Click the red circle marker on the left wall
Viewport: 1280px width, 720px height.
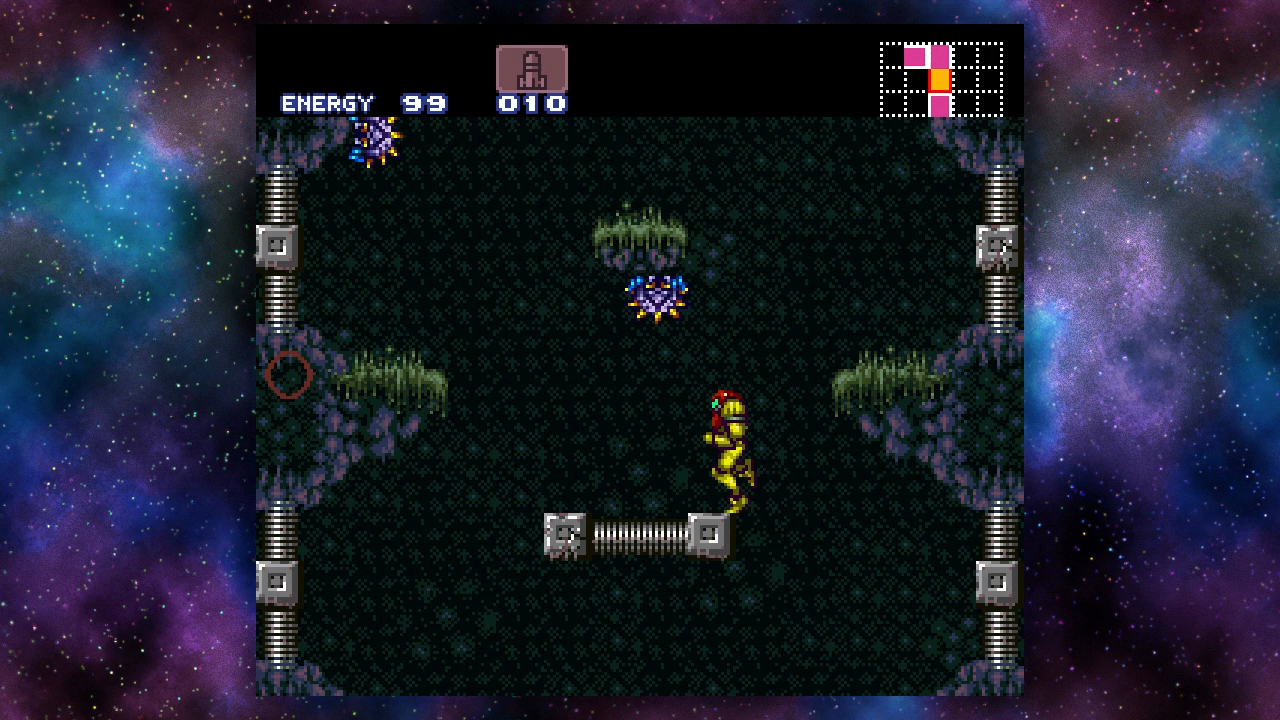287,374
